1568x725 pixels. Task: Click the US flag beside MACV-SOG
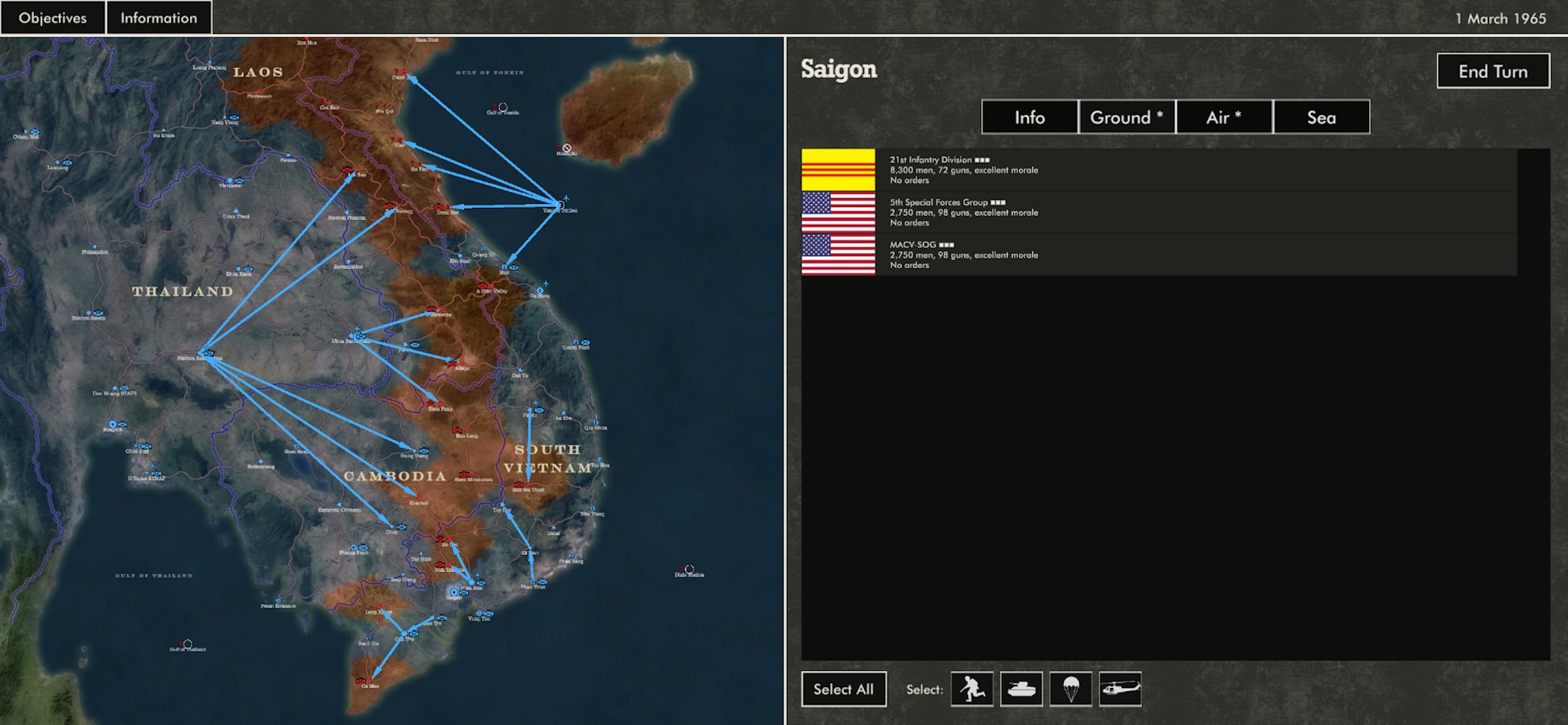tap(838, 254)
